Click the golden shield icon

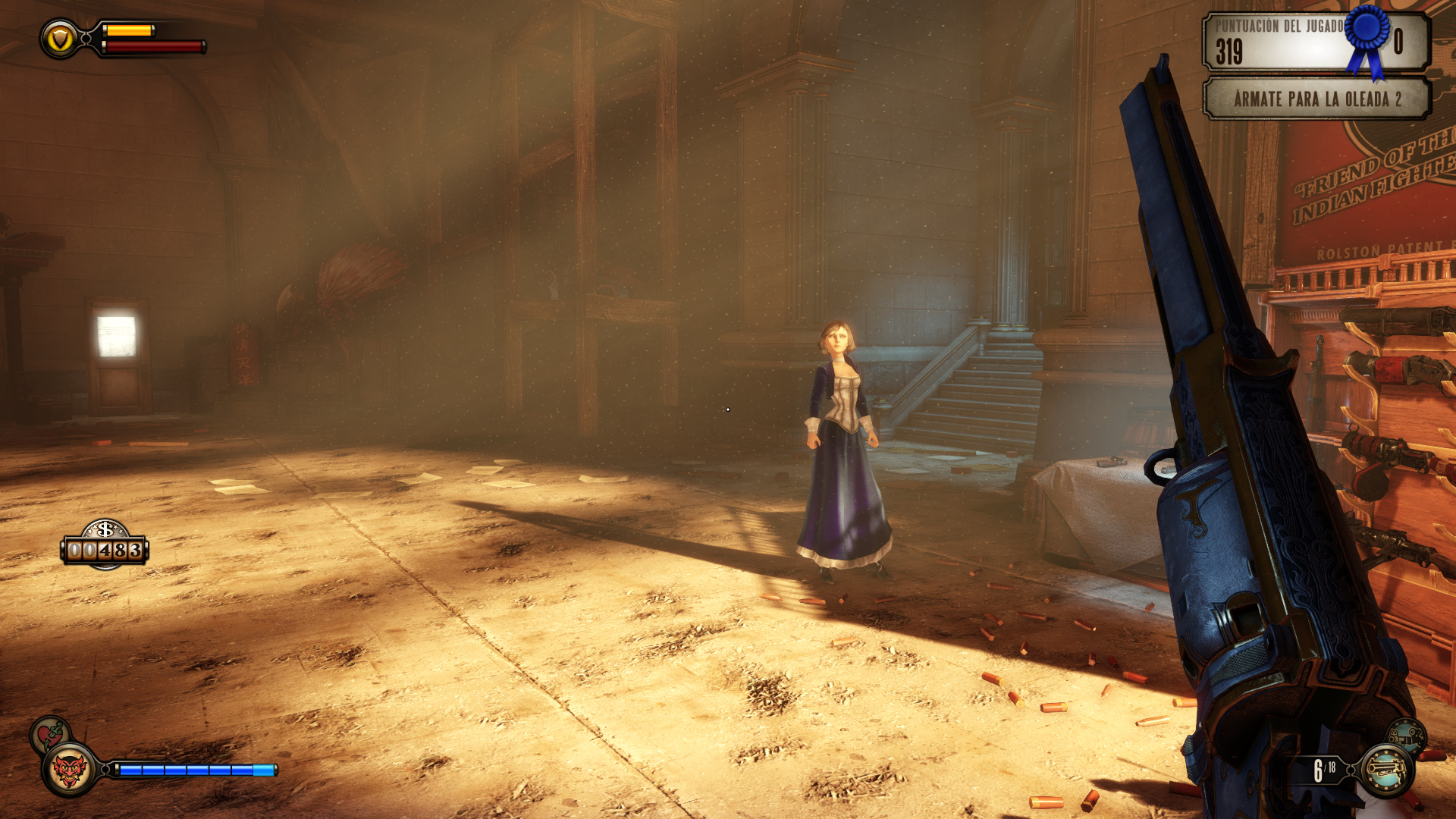60,39
